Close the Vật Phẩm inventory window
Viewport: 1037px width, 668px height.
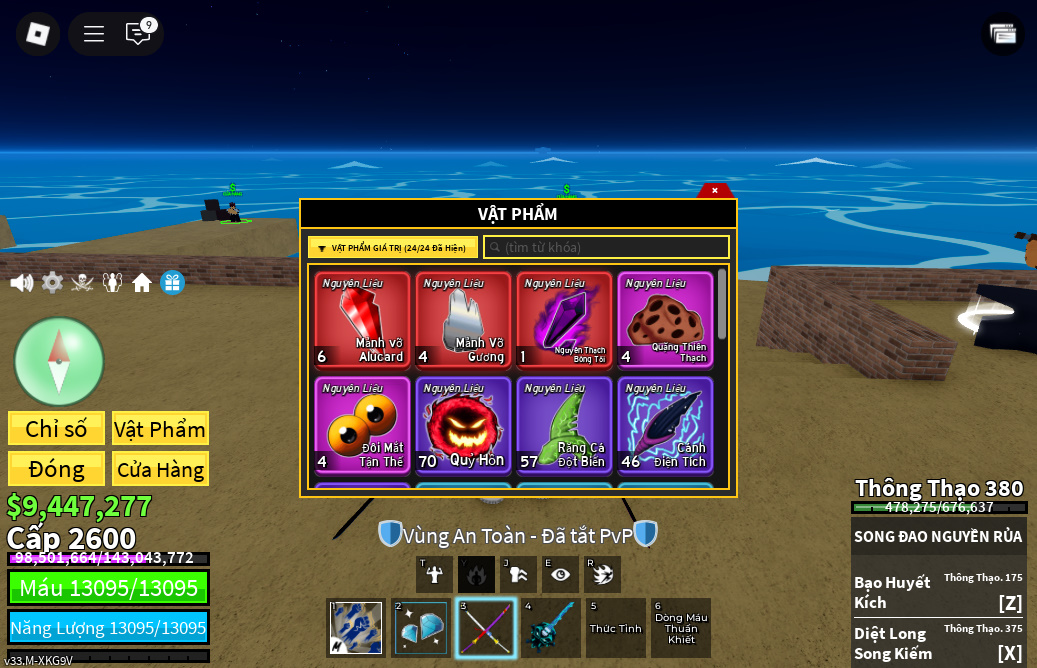715,190
